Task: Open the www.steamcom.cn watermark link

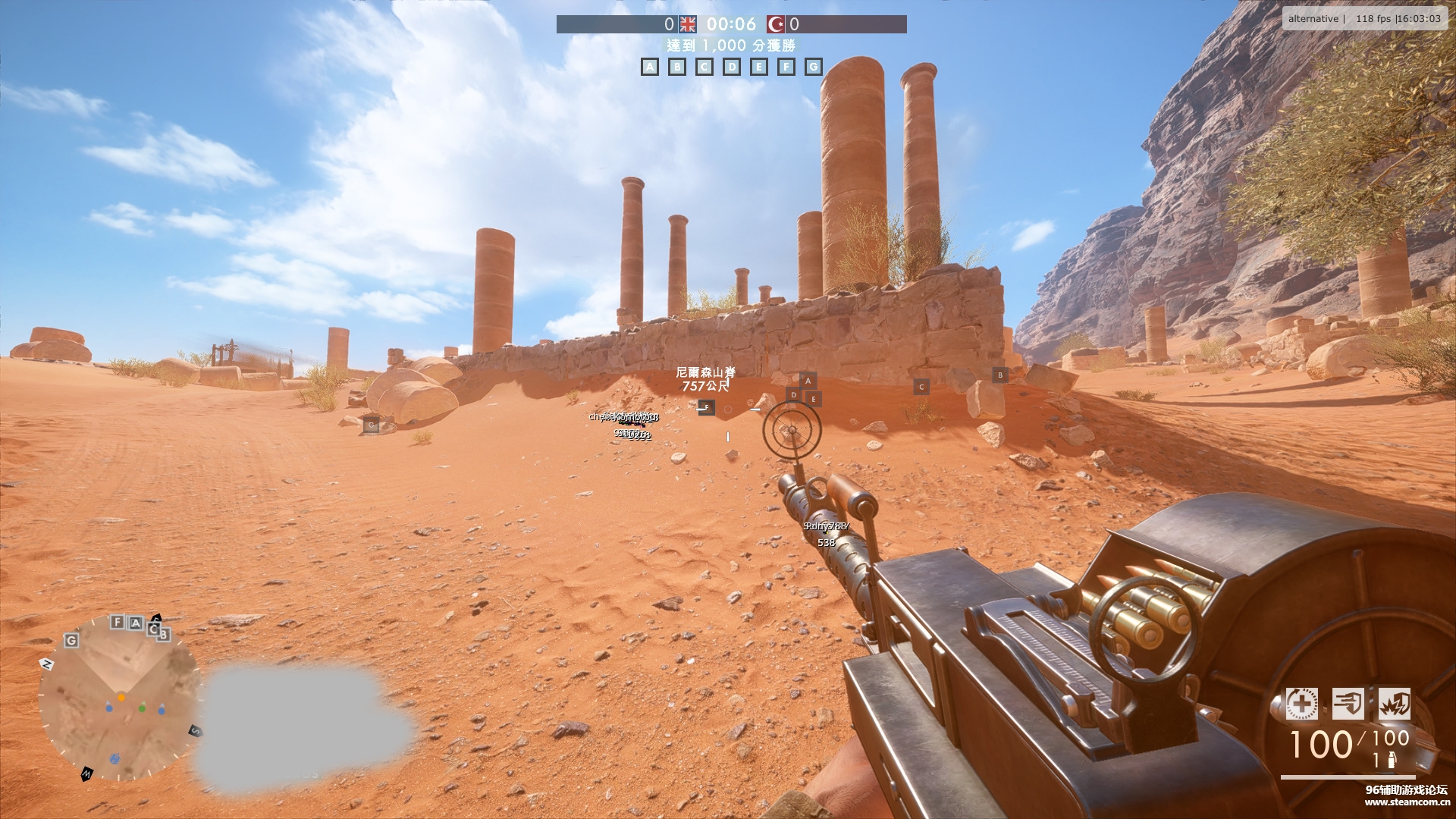Action: point(1407,802)
